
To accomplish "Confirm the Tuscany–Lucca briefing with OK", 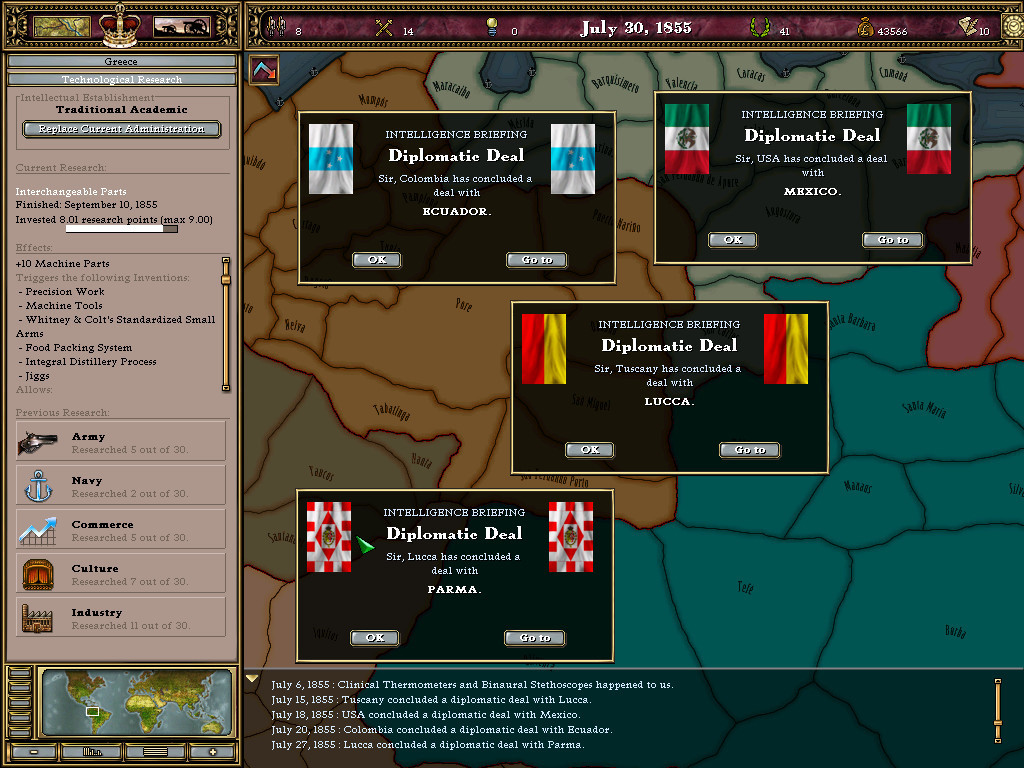I will (x=589, y=450).
